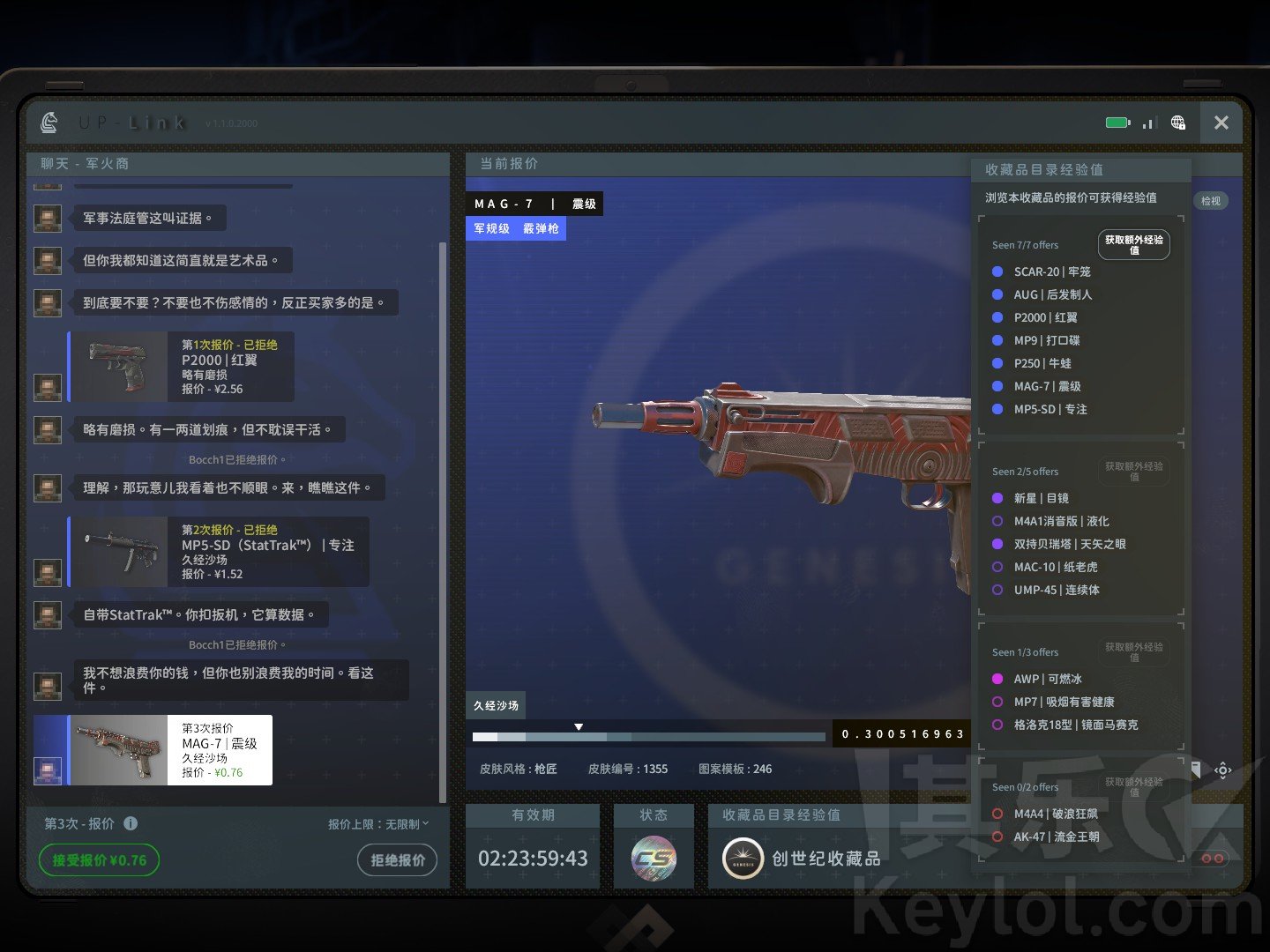
Task: Accept the ¥0.76 offer
Action: [x=99, y=859]
